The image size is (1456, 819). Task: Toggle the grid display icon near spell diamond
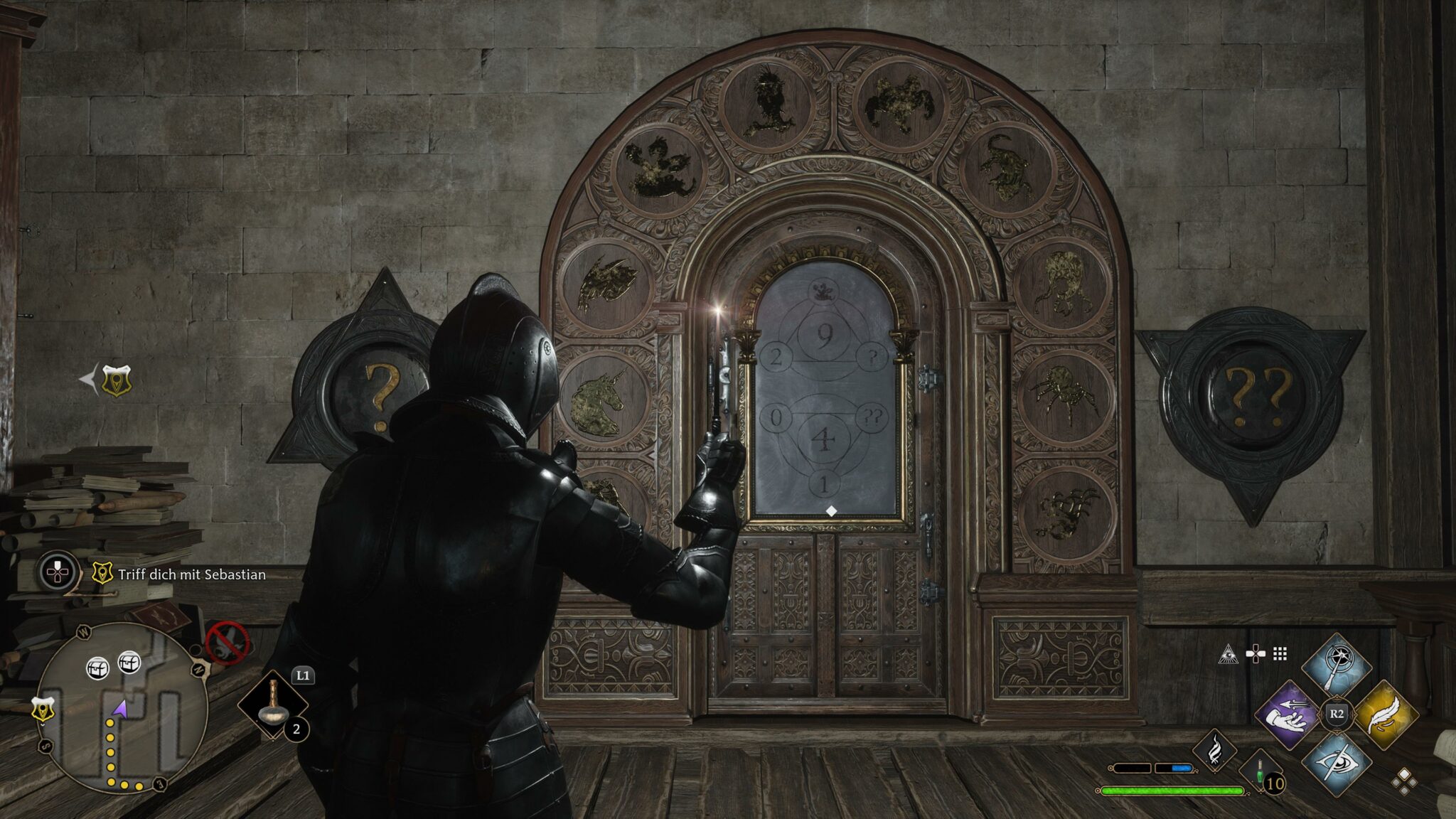[1280, 654]
